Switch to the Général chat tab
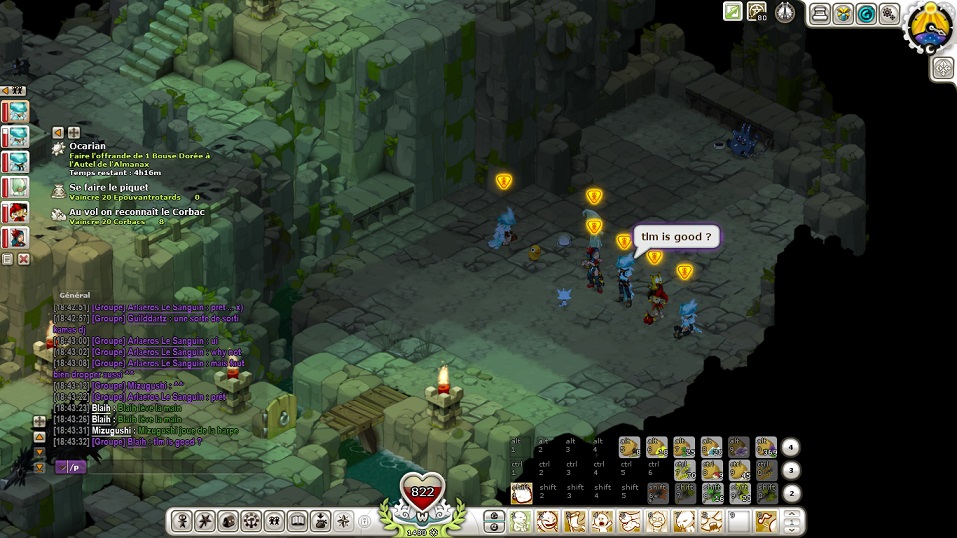This screenshot has width=957, height=538. click(75, 295)
